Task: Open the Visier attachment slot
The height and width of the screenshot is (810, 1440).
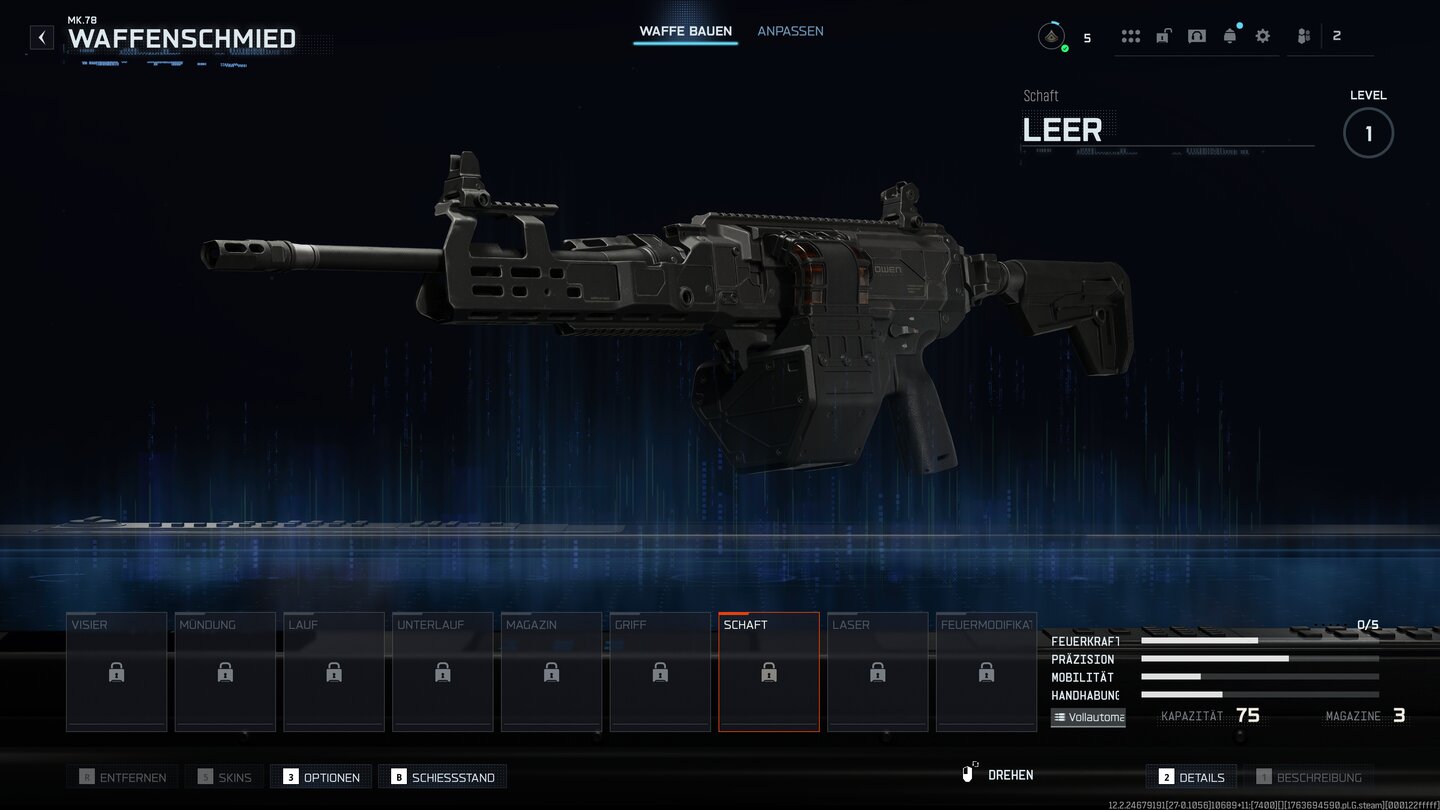Action: [x=117, y=672]
